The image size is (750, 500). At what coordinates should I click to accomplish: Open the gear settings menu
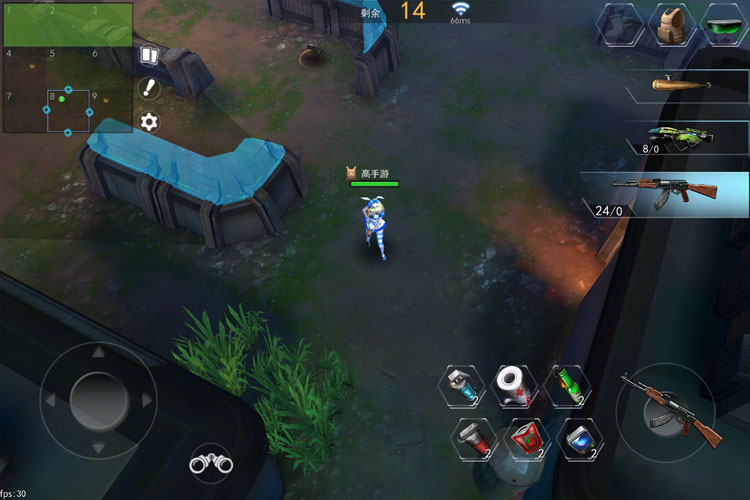(x=149, y=122)
